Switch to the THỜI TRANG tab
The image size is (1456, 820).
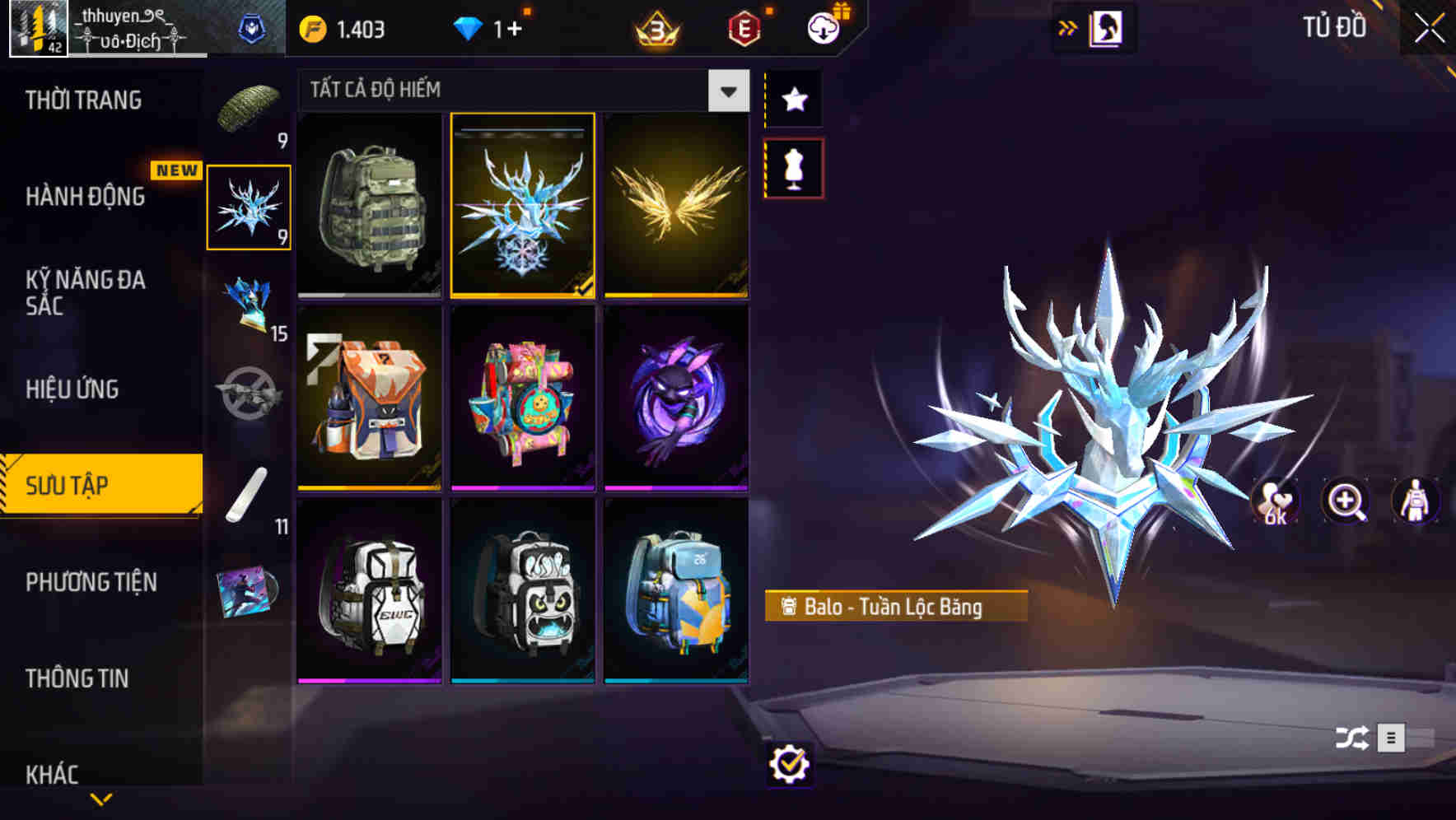click(82, 100)
